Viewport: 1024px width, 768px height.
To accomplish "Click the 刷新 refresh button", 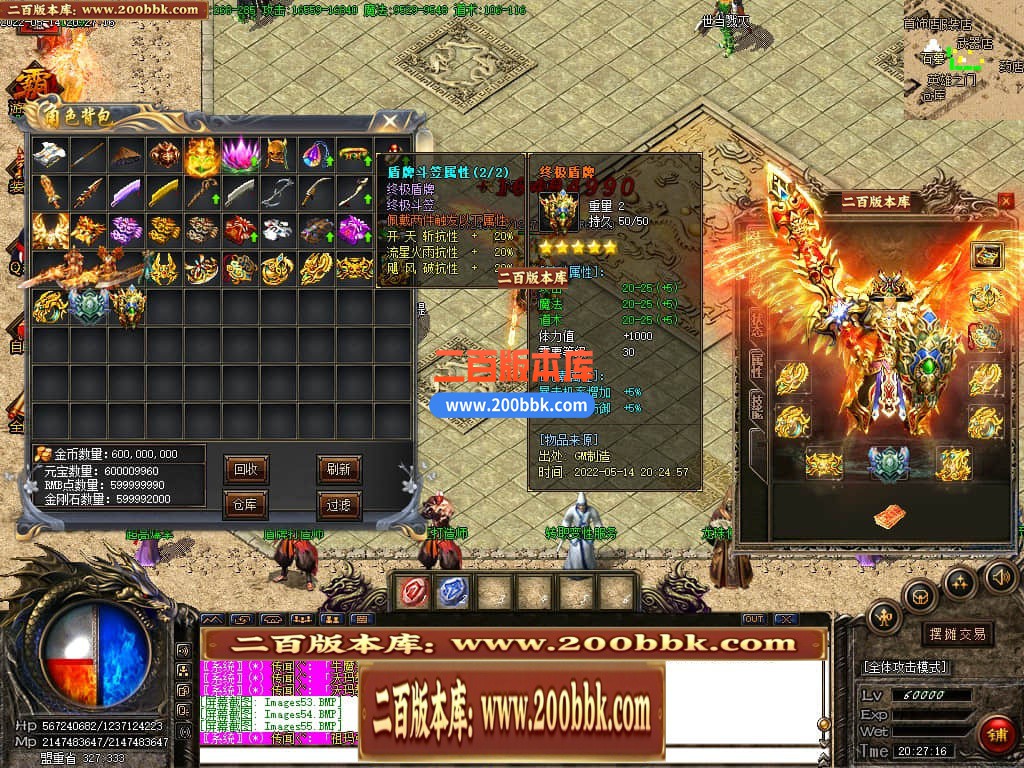I will 339,469.
